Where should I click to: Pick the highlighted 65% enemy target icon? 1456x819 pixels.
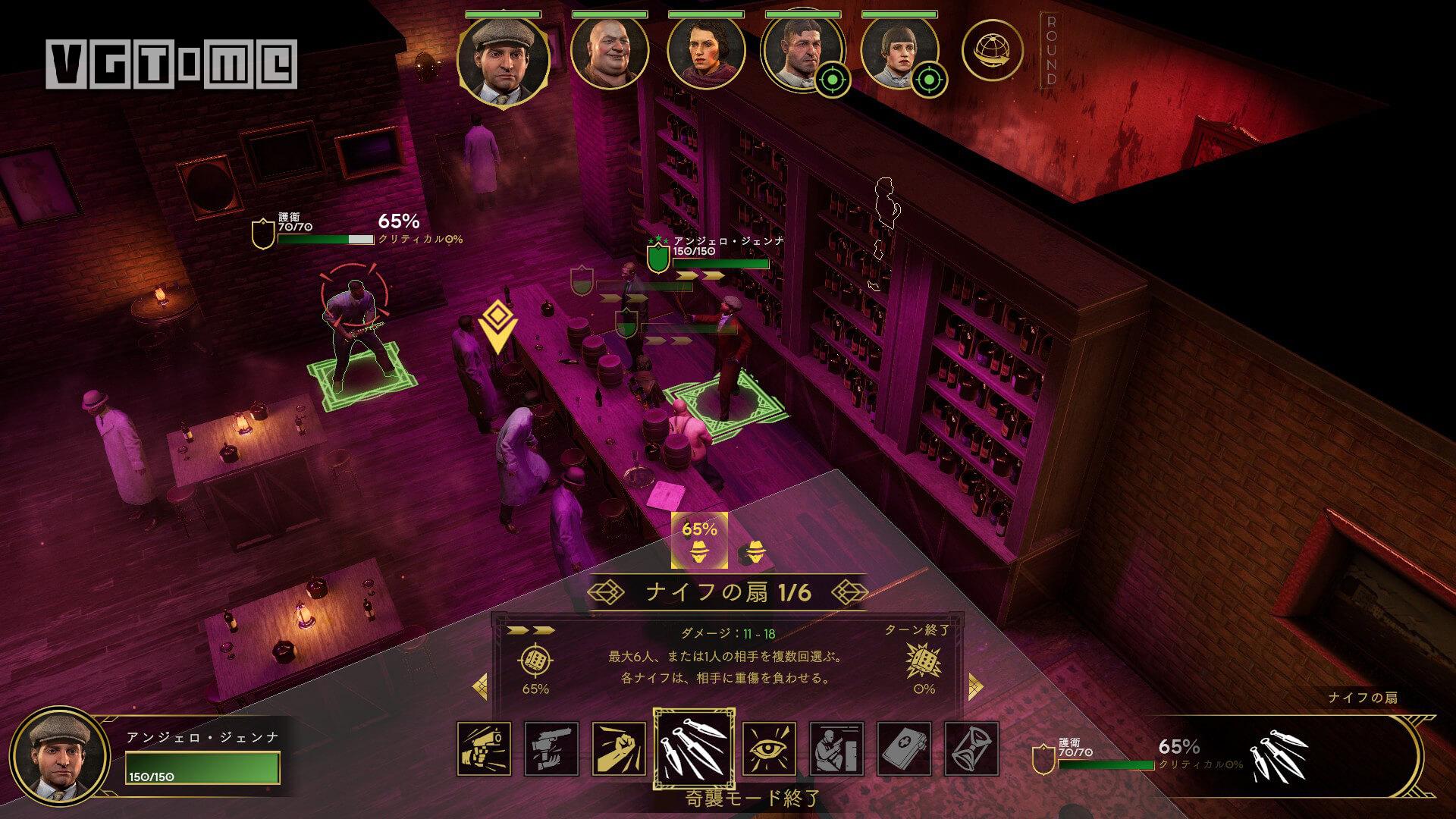[x=699, y=541]
